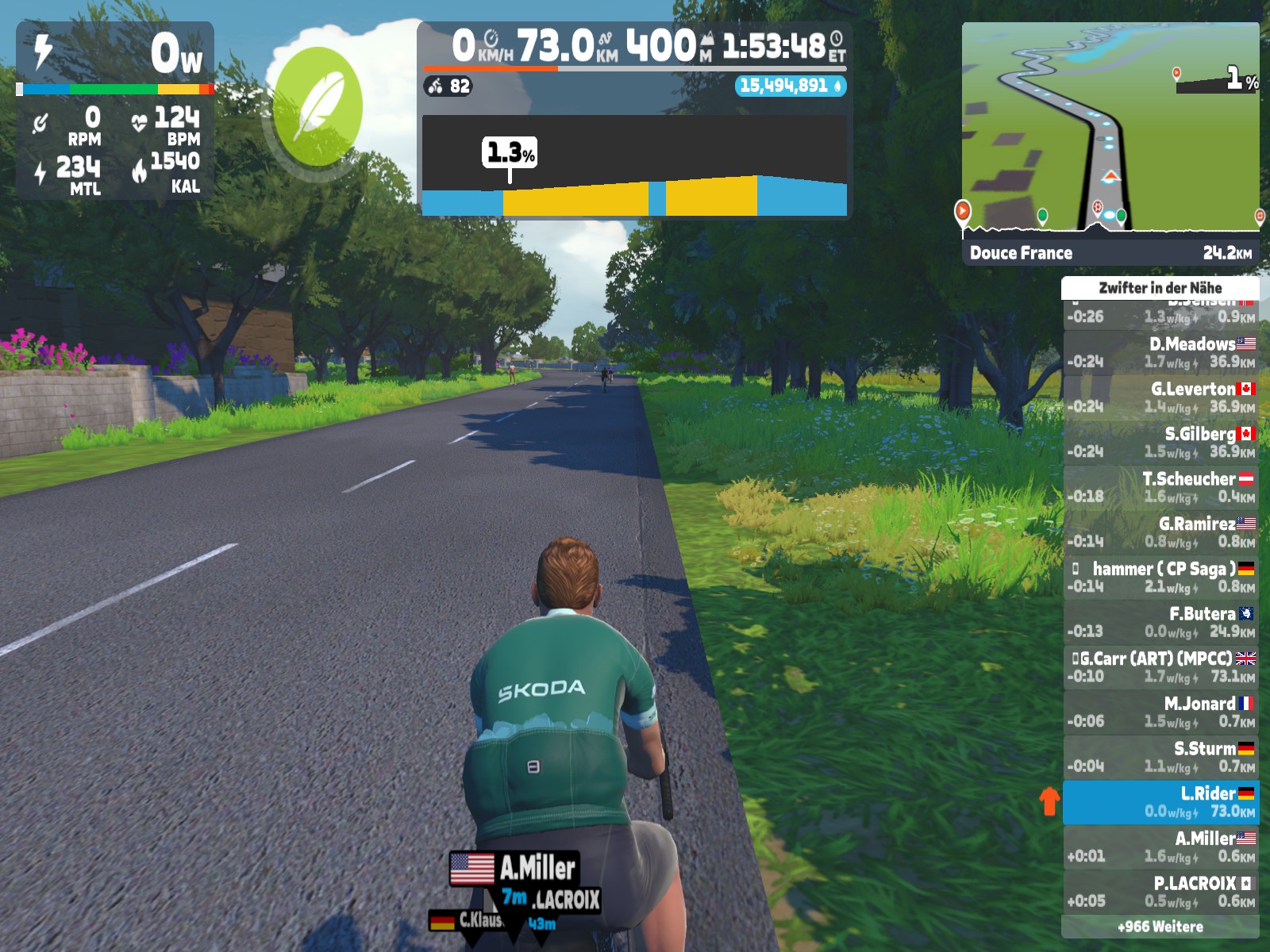Pick G.Ramirez from nearby Zwifters
Screen dimensions: 1270x952
pyautogui.click(x=1160, y=532)
